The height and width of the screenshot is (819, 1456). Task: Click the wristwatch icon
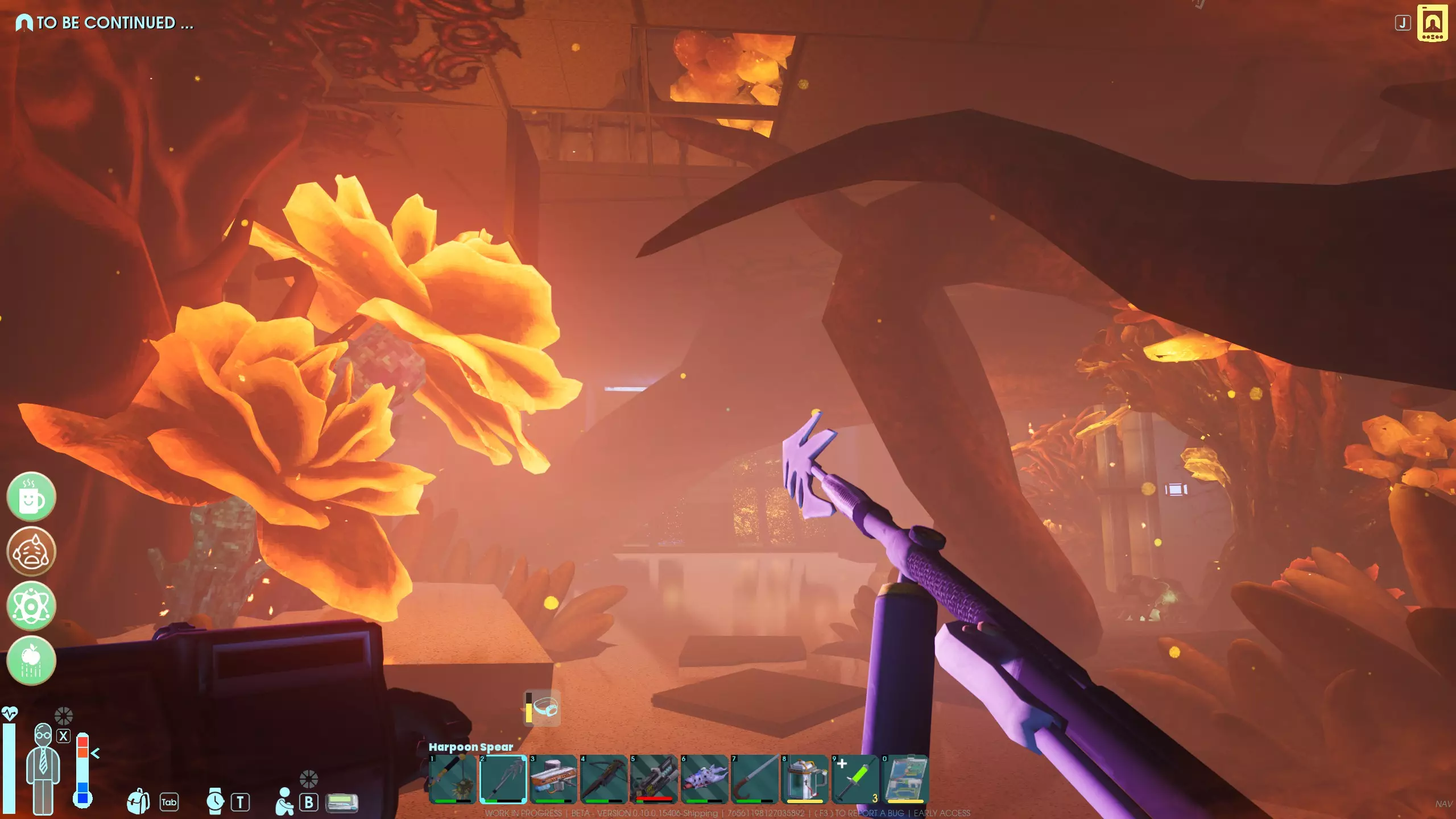pyautogui.click(x=215, y=801)
